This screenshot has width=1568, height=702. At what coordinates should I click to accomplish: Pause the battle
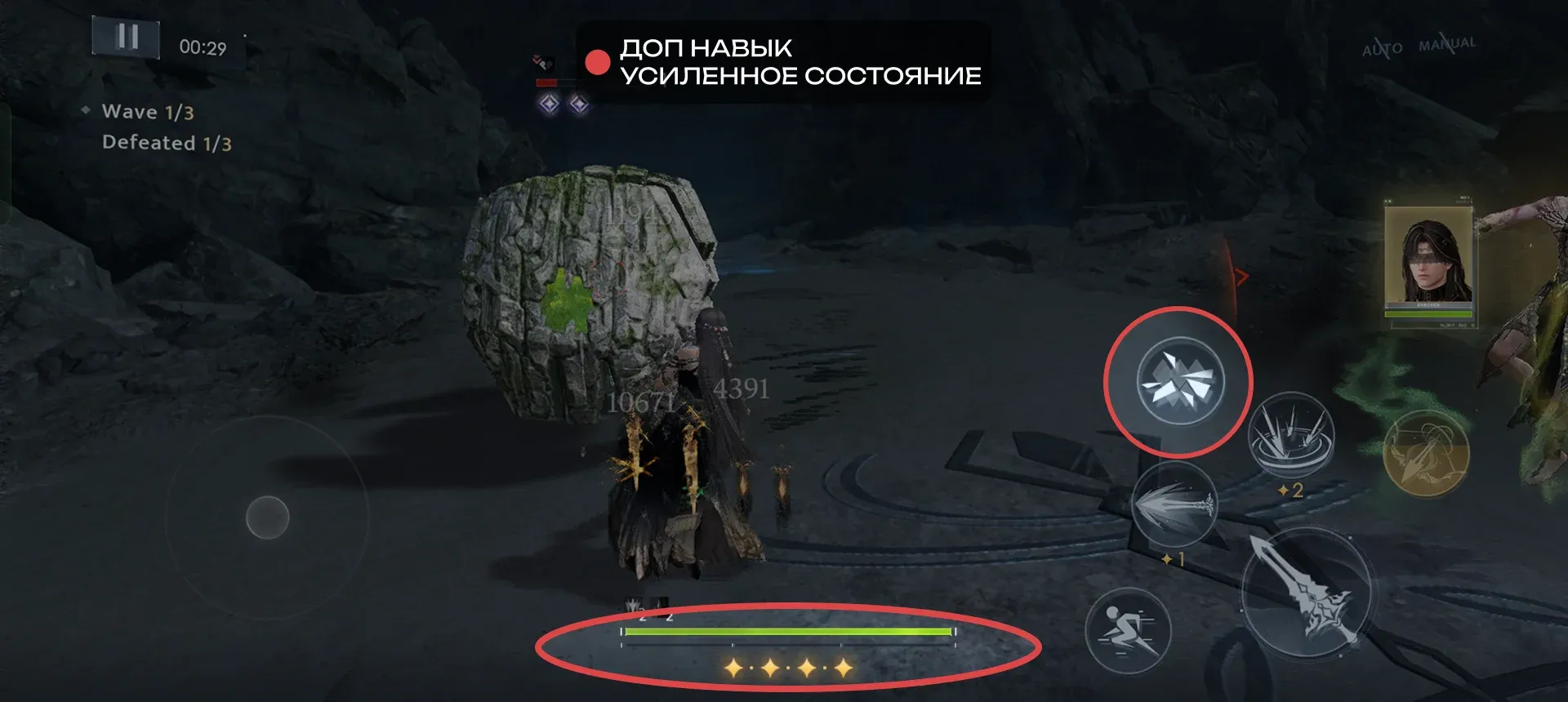tap(126, 37)
